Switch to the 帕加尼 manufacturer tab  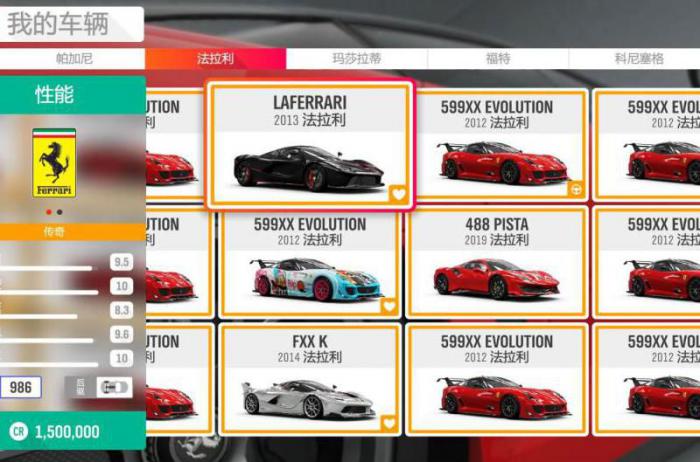click(x=74, y=59)
